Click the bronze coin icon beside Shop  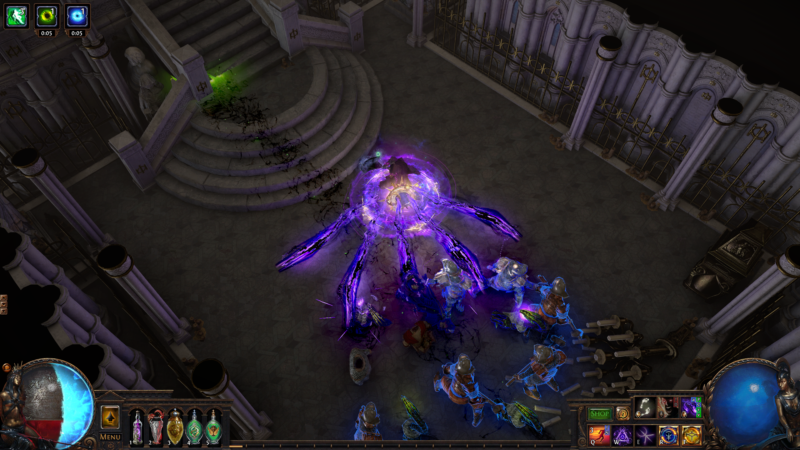622,413
